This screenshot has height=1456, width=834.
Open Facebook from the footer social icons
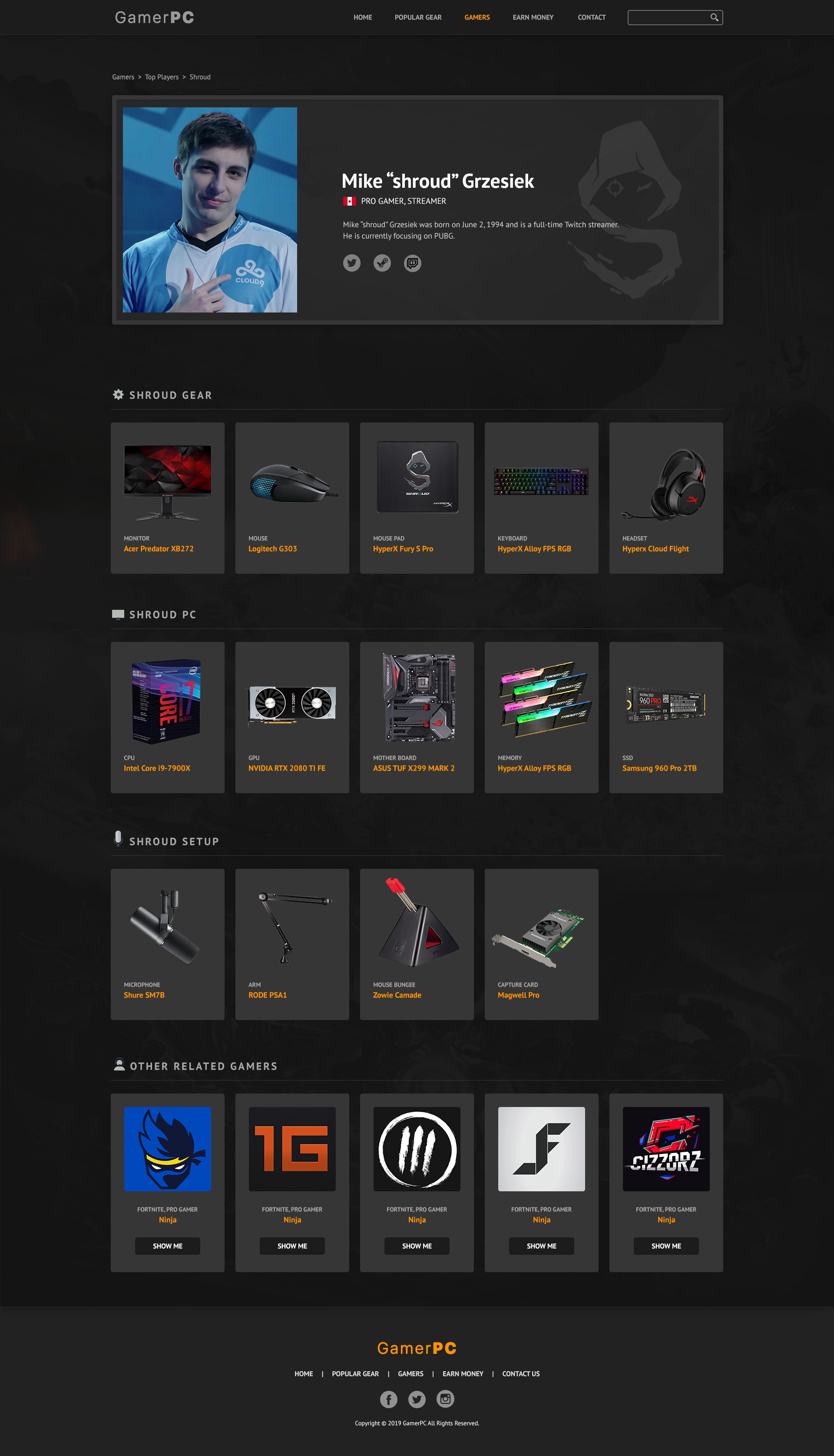point(388,1399)
